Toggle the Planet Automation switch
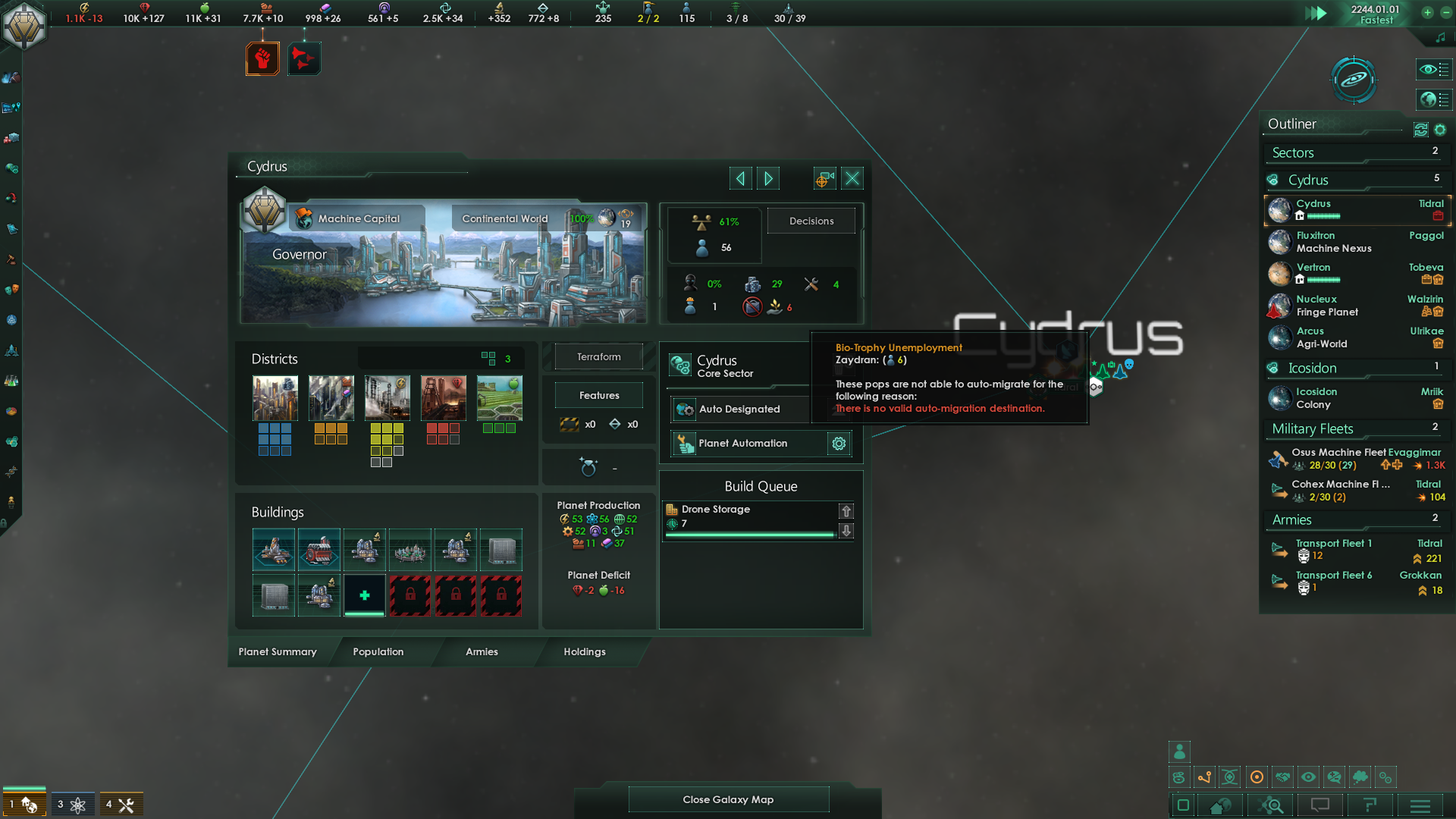Image resolution: width=1456 pixels, height=819 pixels. click(x=685, y=444)
